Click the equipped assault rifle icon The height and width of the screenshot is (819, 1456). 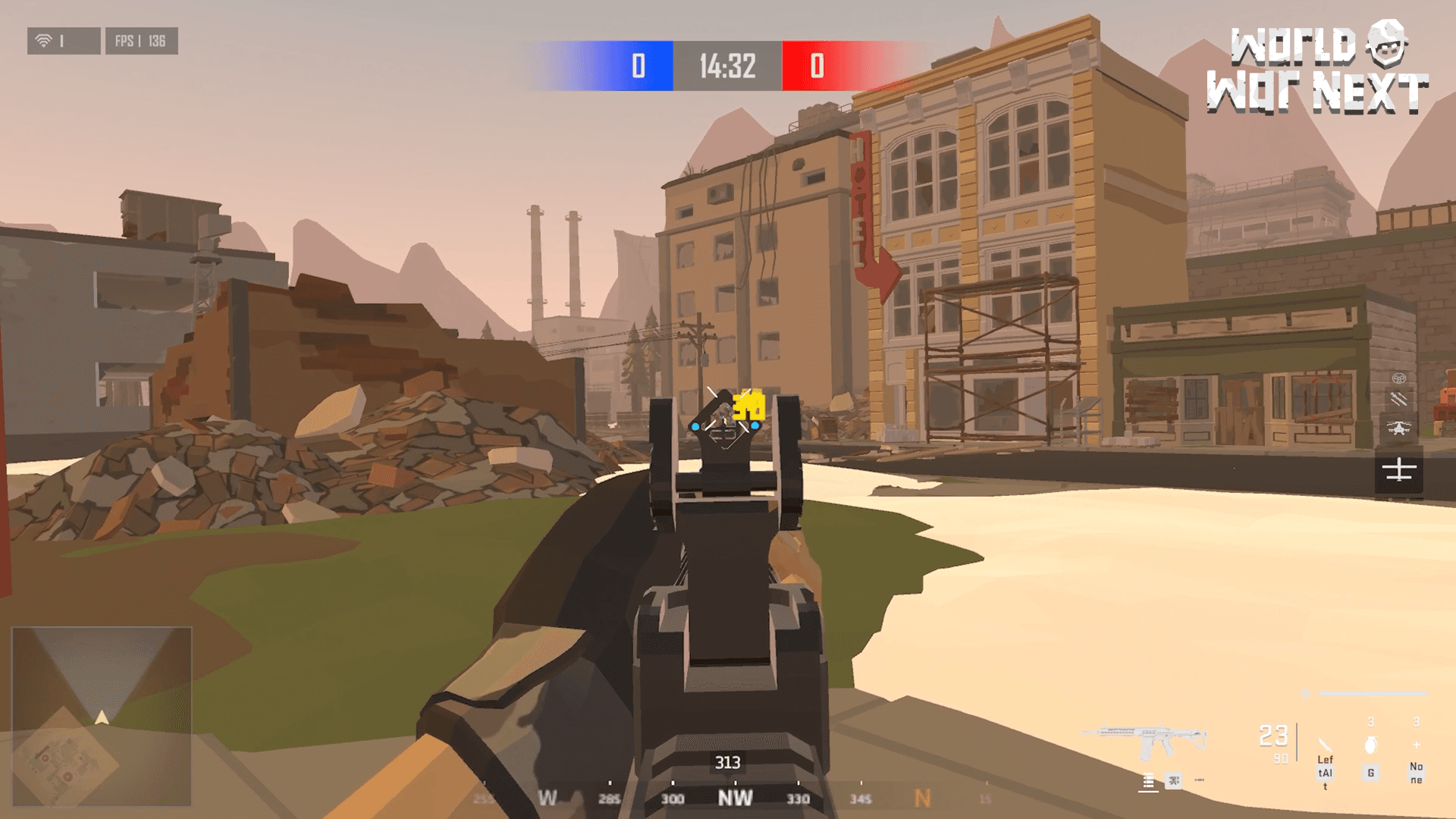[1150, 736]
